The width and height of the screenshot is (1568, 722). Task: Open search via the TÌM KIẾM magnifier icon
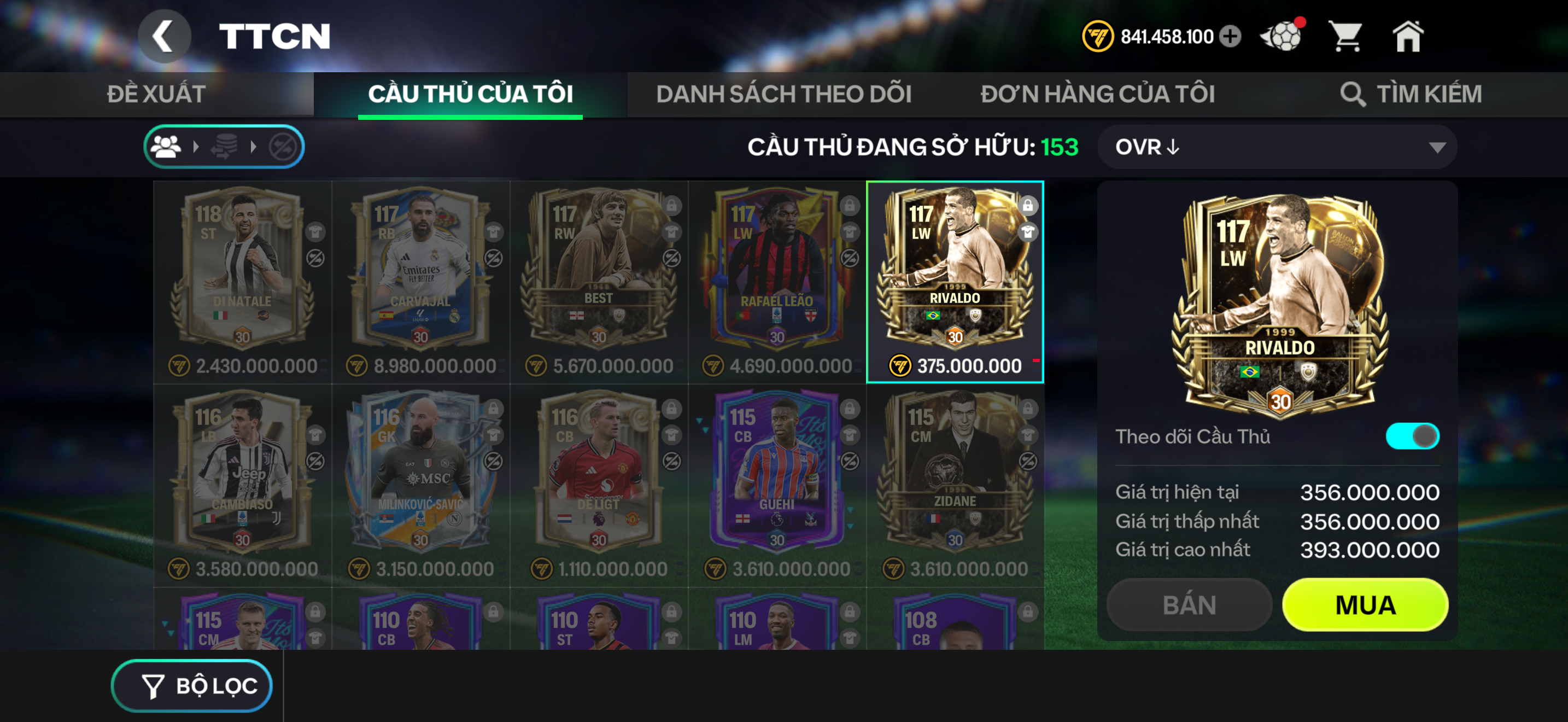pyautogui.click(x=1354, y=94)
